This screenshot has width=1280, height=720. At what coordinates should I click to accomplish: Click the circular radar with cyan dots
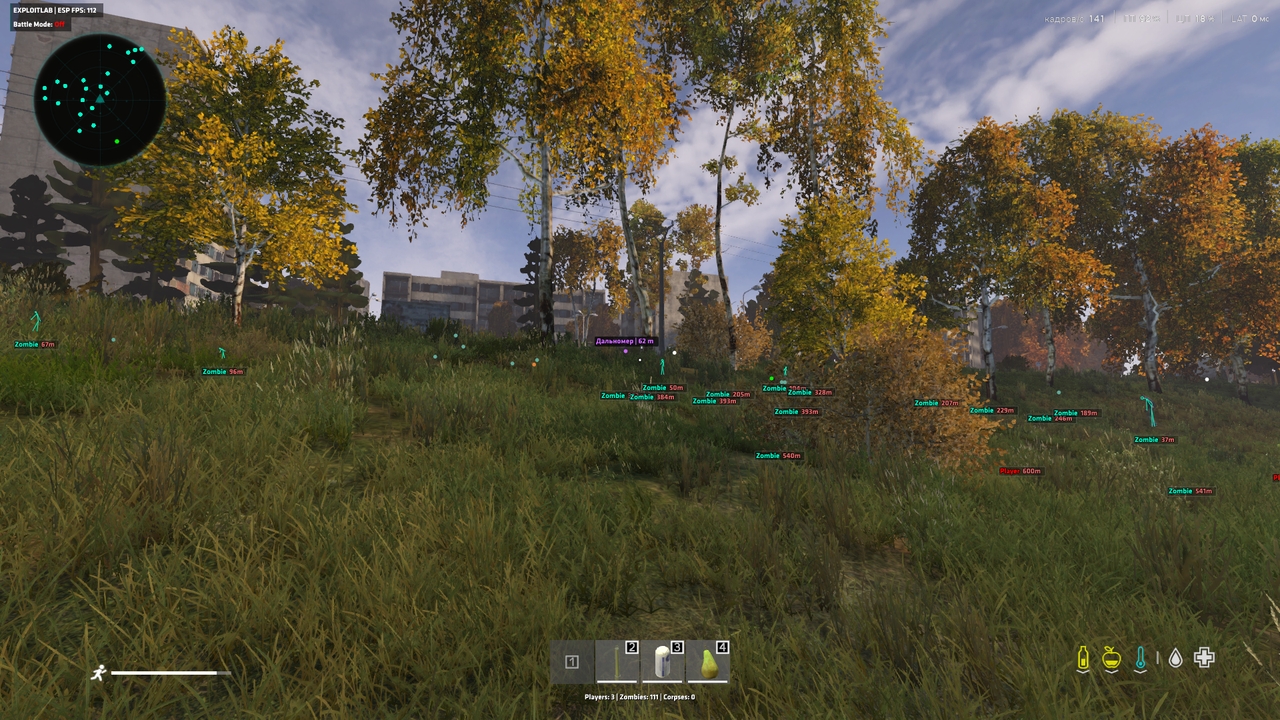100,100
